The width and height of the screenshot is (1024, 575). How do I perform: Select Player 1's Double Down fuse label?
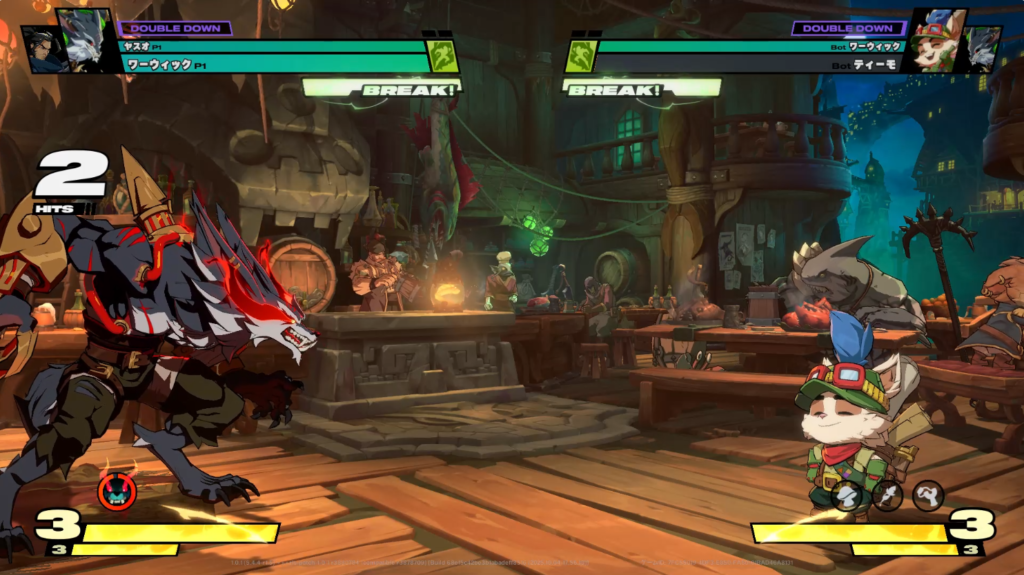pyautogui.click(x=176, y=28)
